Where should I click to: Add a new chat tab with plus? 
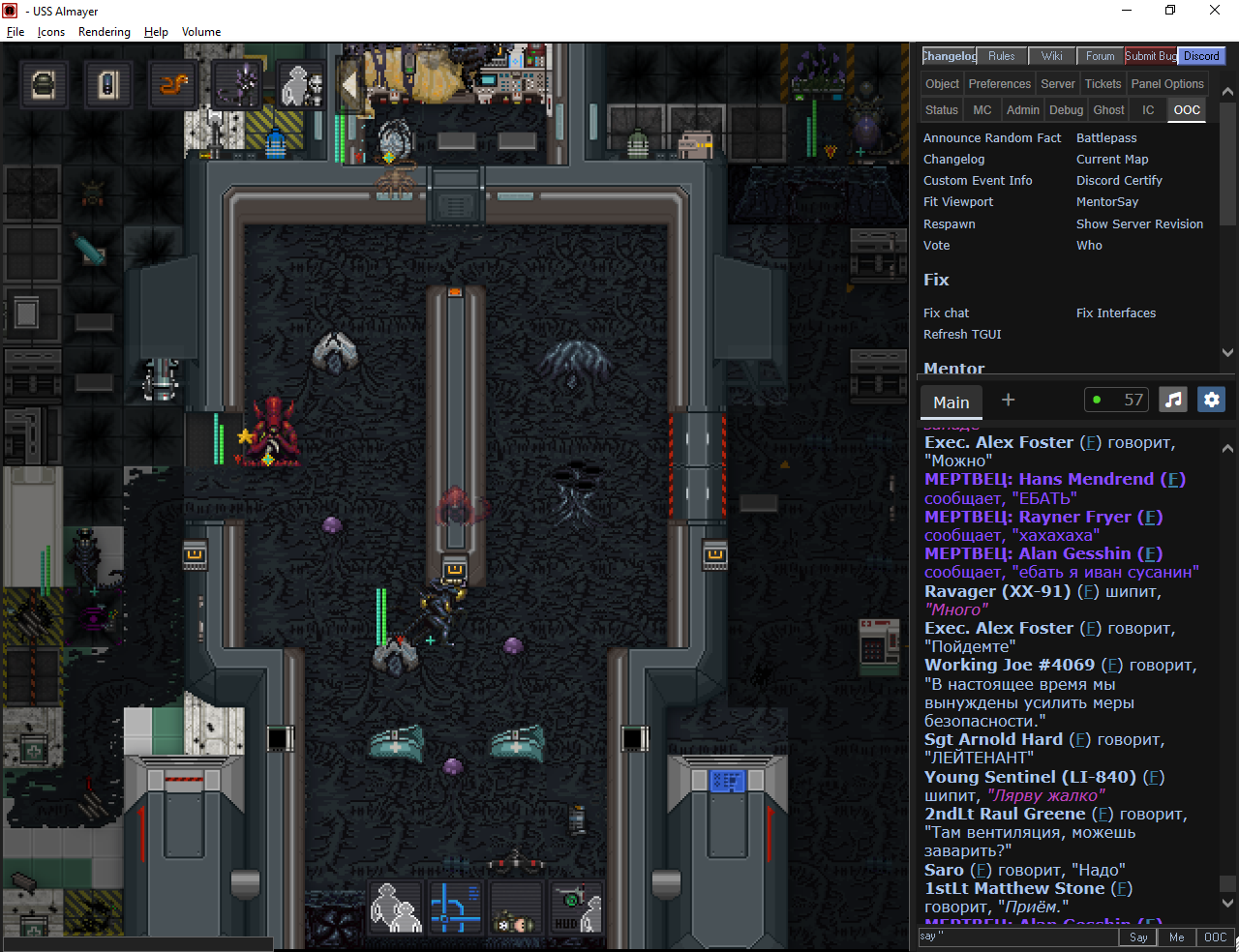click(1008, 400)
